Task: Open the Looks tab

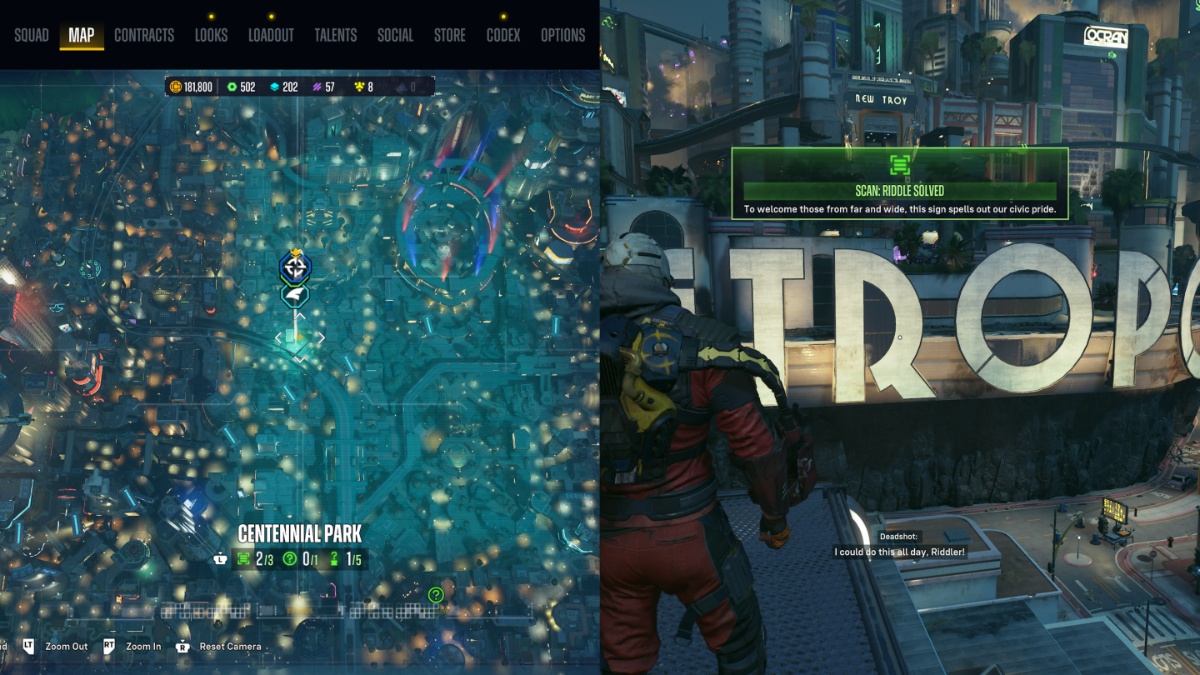Action: coord(211,35)
